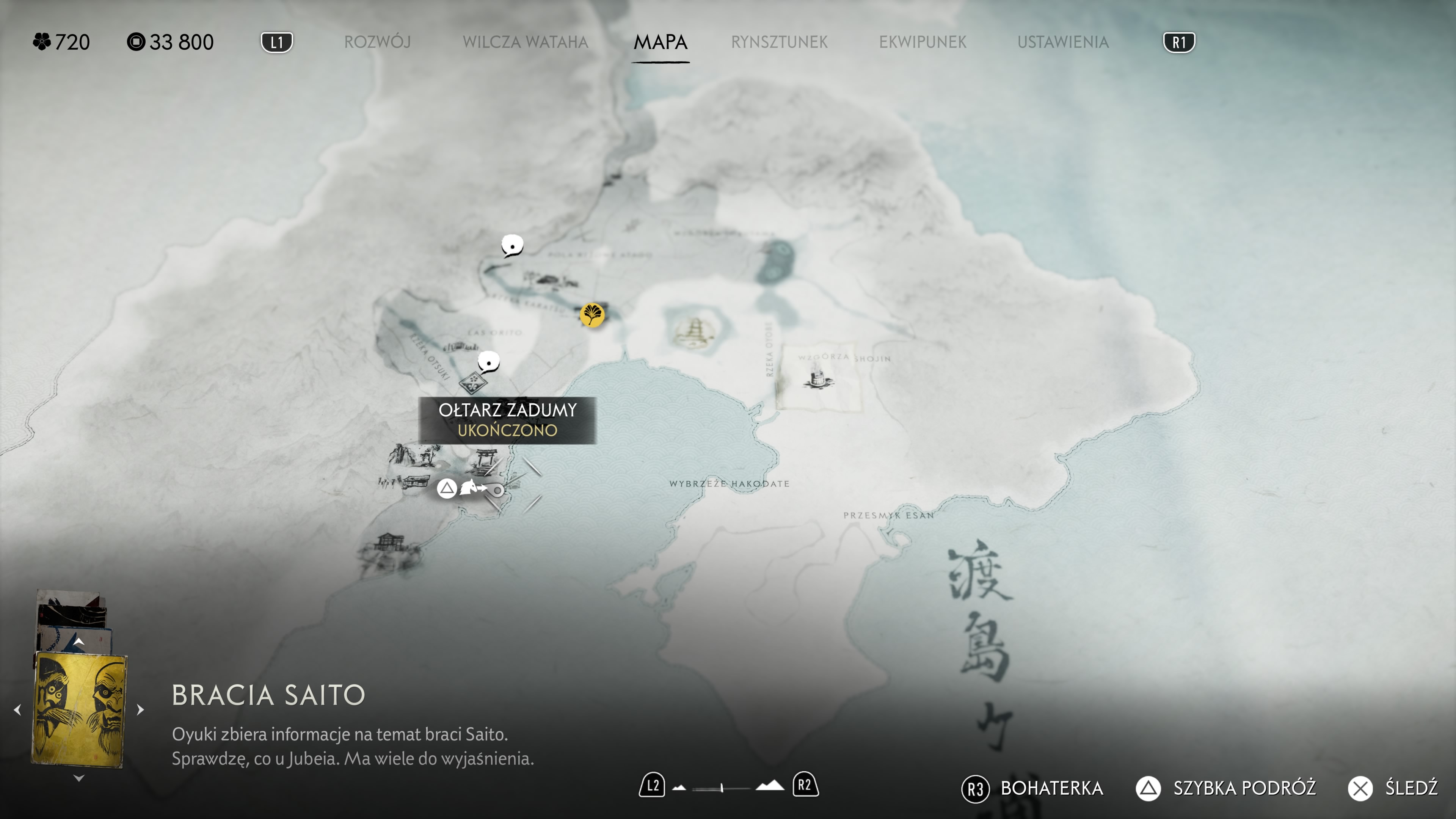Click the up arrow above the quest cards
The width and height of the screenshot is (1456, 819).
tap(79, 642)
